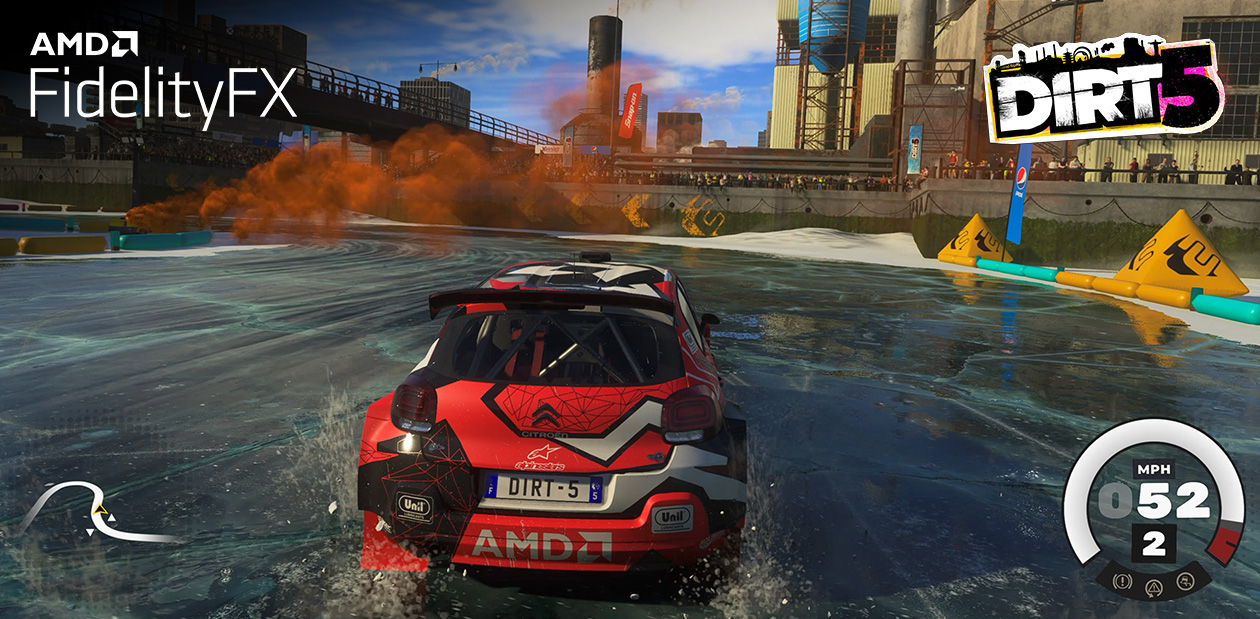The image size is (1260, 619).
Task: Click the track layout minimap
Action: tap(100, 512)
